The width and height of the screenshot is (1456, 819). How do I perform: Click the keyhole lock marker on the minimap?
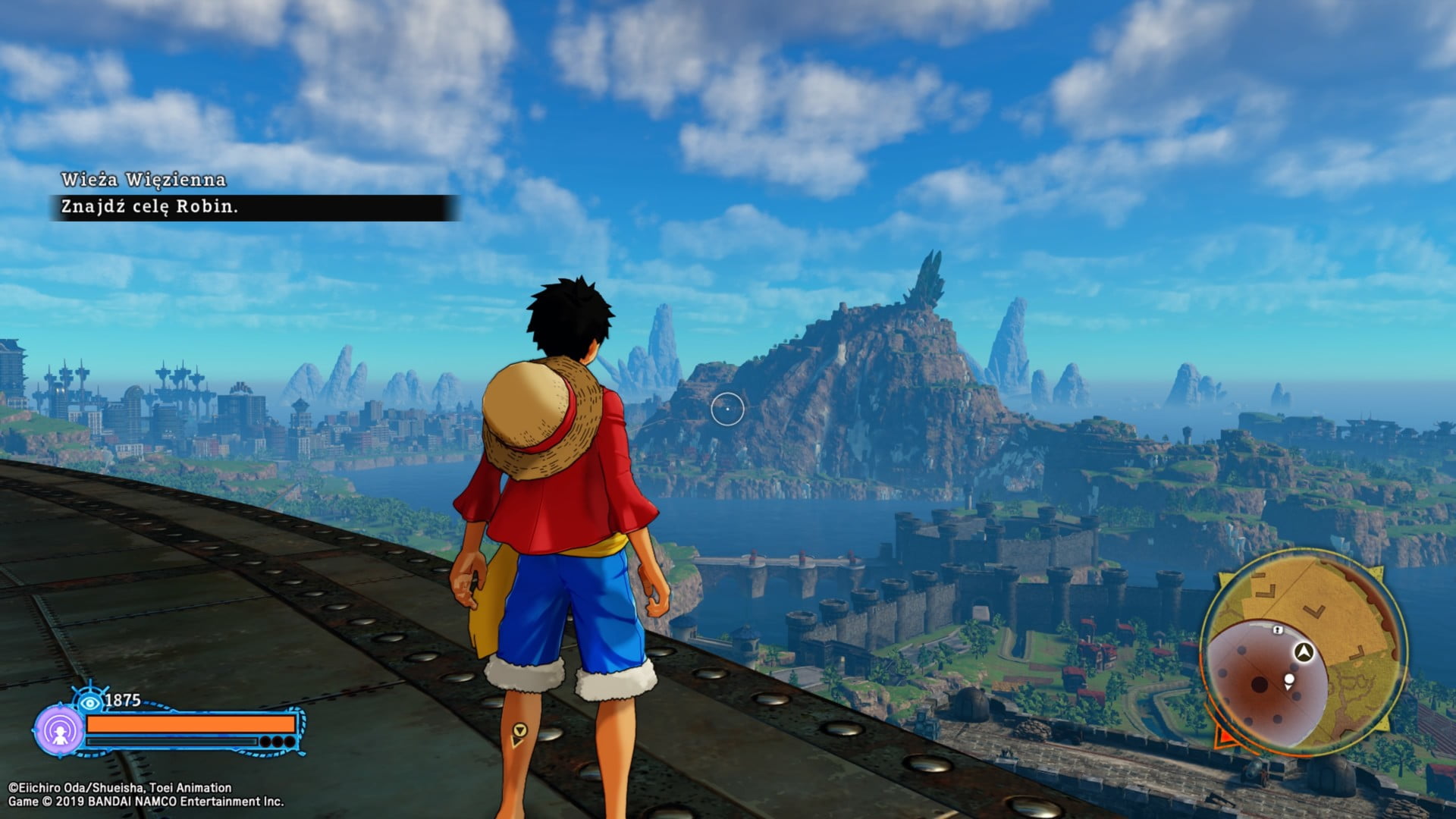pyautogui.click(x=1278, y=630)
